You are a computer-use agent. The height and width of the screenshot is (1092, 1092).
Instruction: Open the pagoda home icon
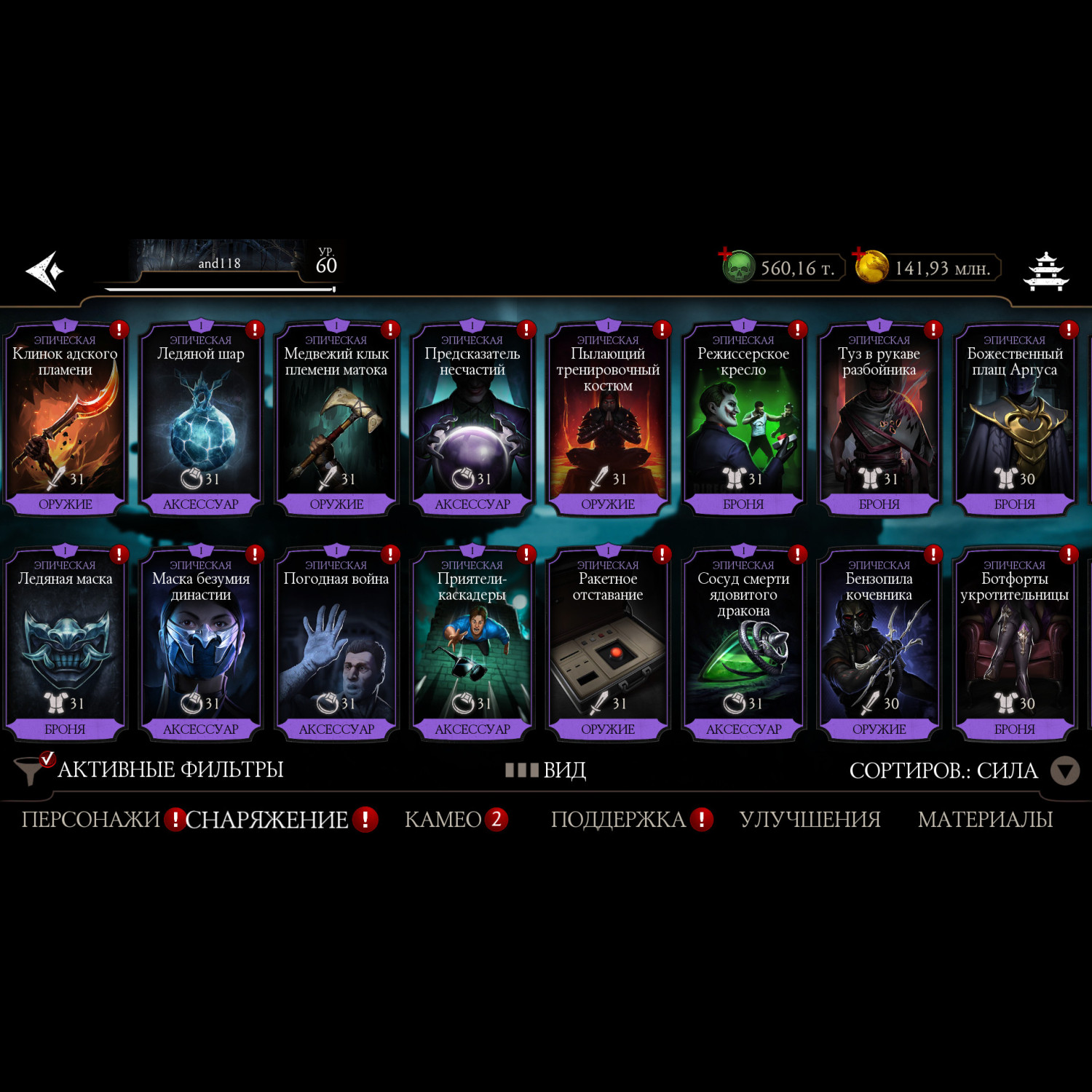[1045, 272]
